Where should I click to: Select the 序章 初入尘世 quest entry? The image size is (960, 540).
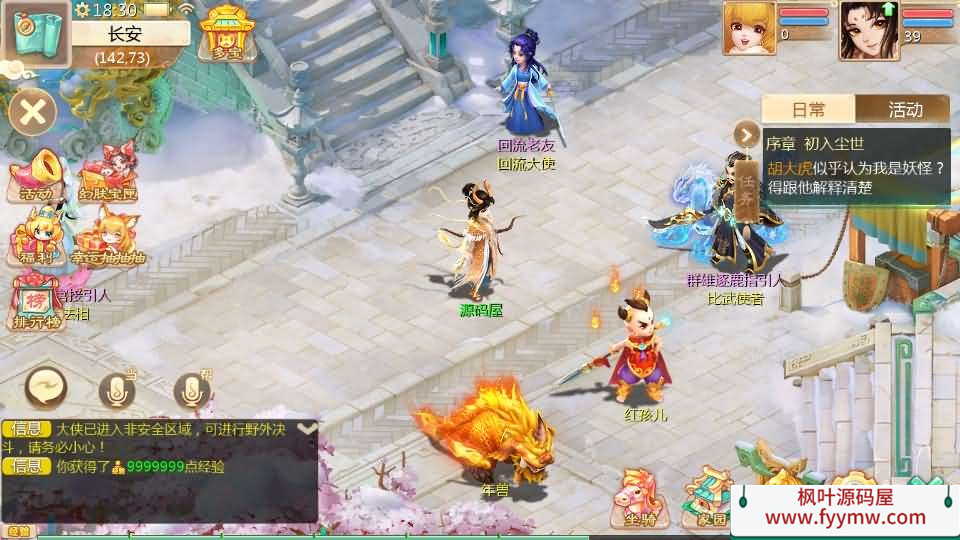tap(856, 167)
